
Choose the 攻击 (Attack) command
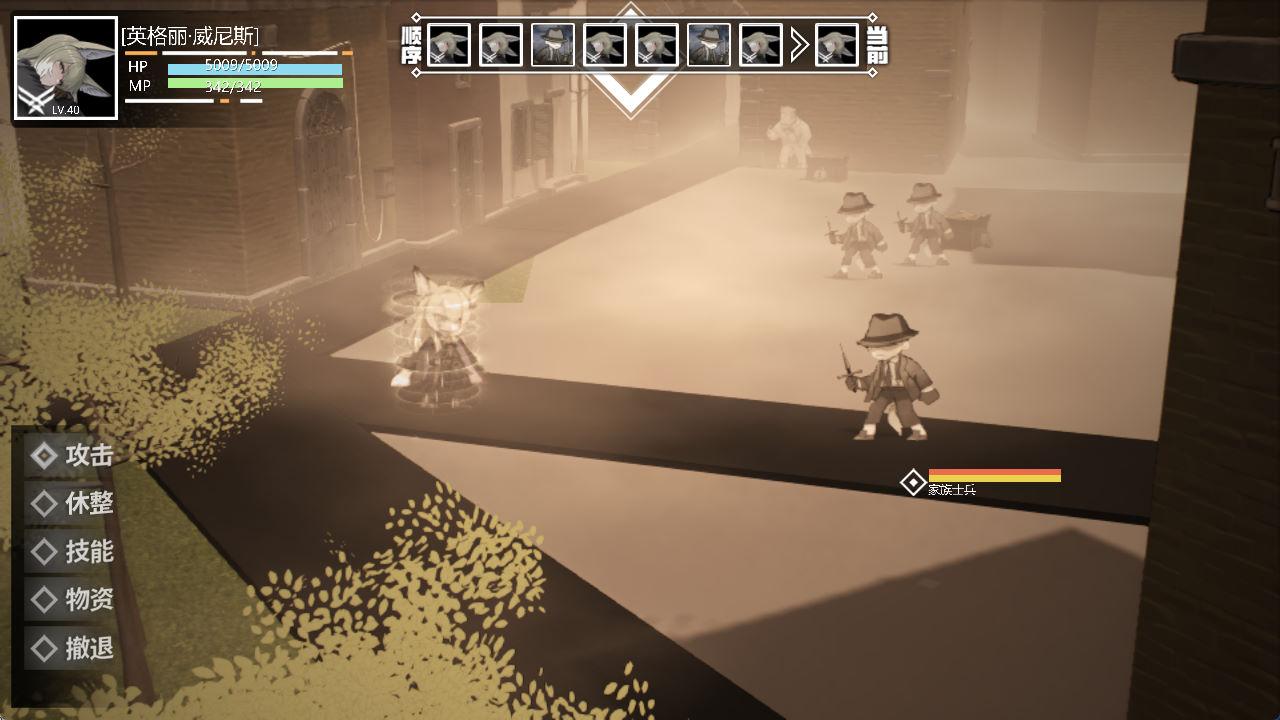(72, 456)
